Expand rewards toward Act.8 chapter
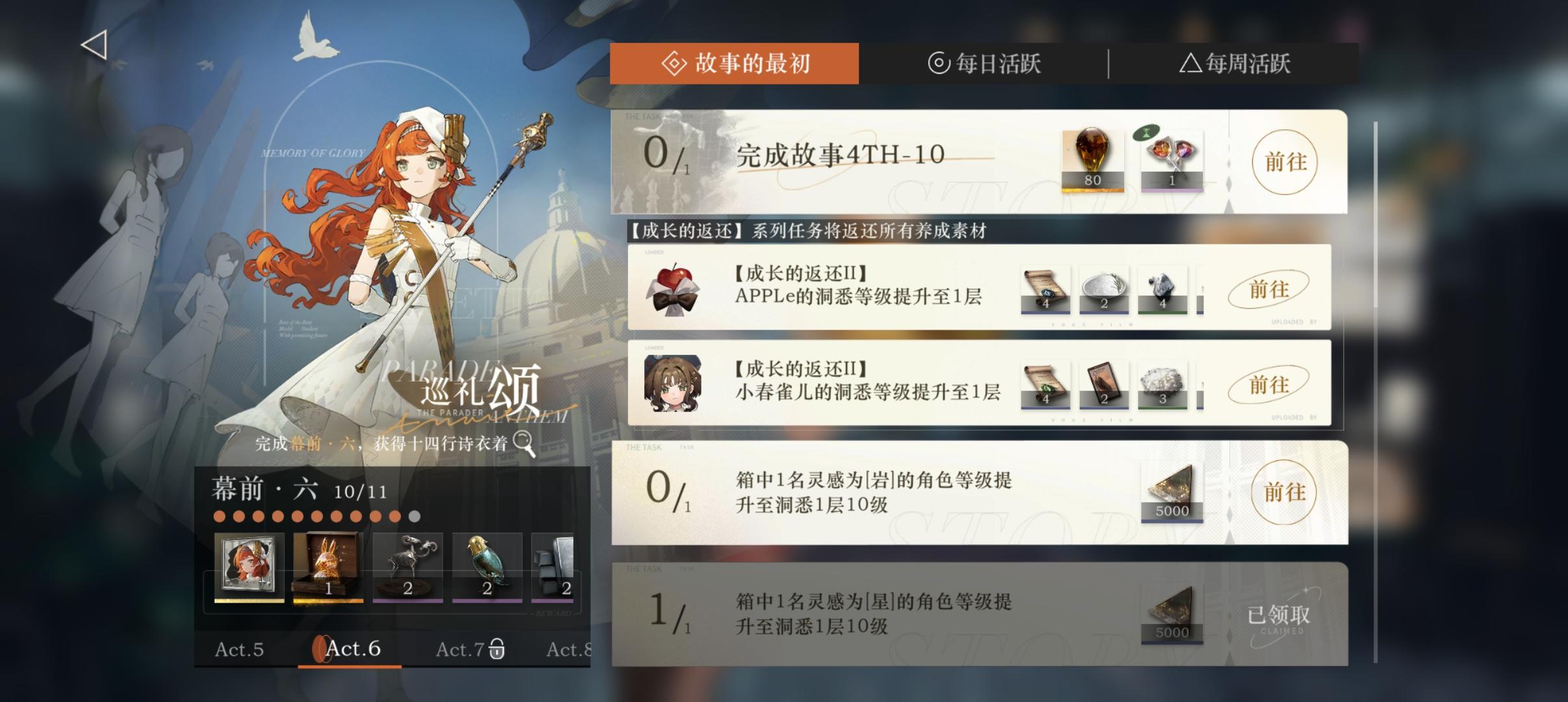The image size is (1568, 702). [569, 649]
